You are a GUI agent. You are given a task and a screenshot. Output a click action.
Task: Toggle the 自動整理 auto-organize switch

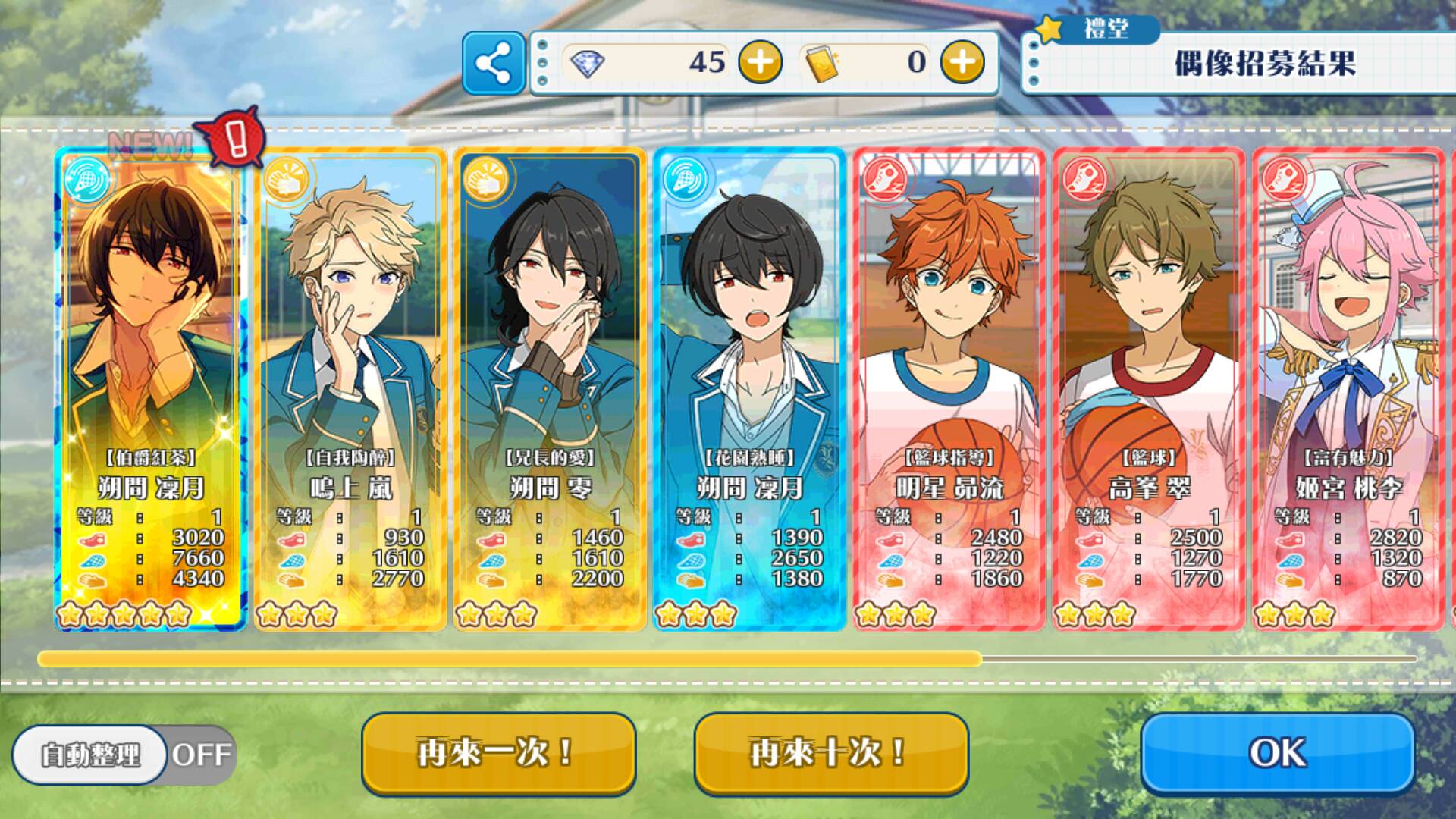coord(124,755)
